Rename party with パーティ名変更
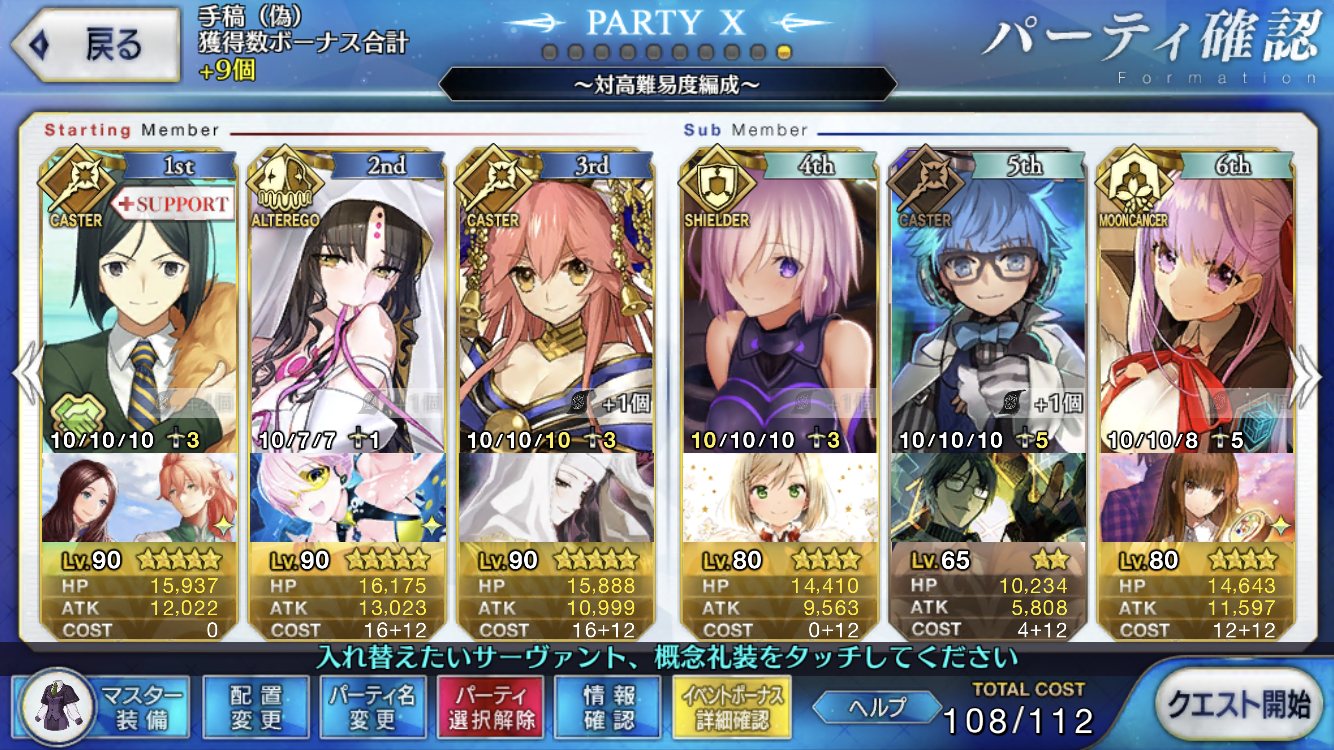 point(374,706)
